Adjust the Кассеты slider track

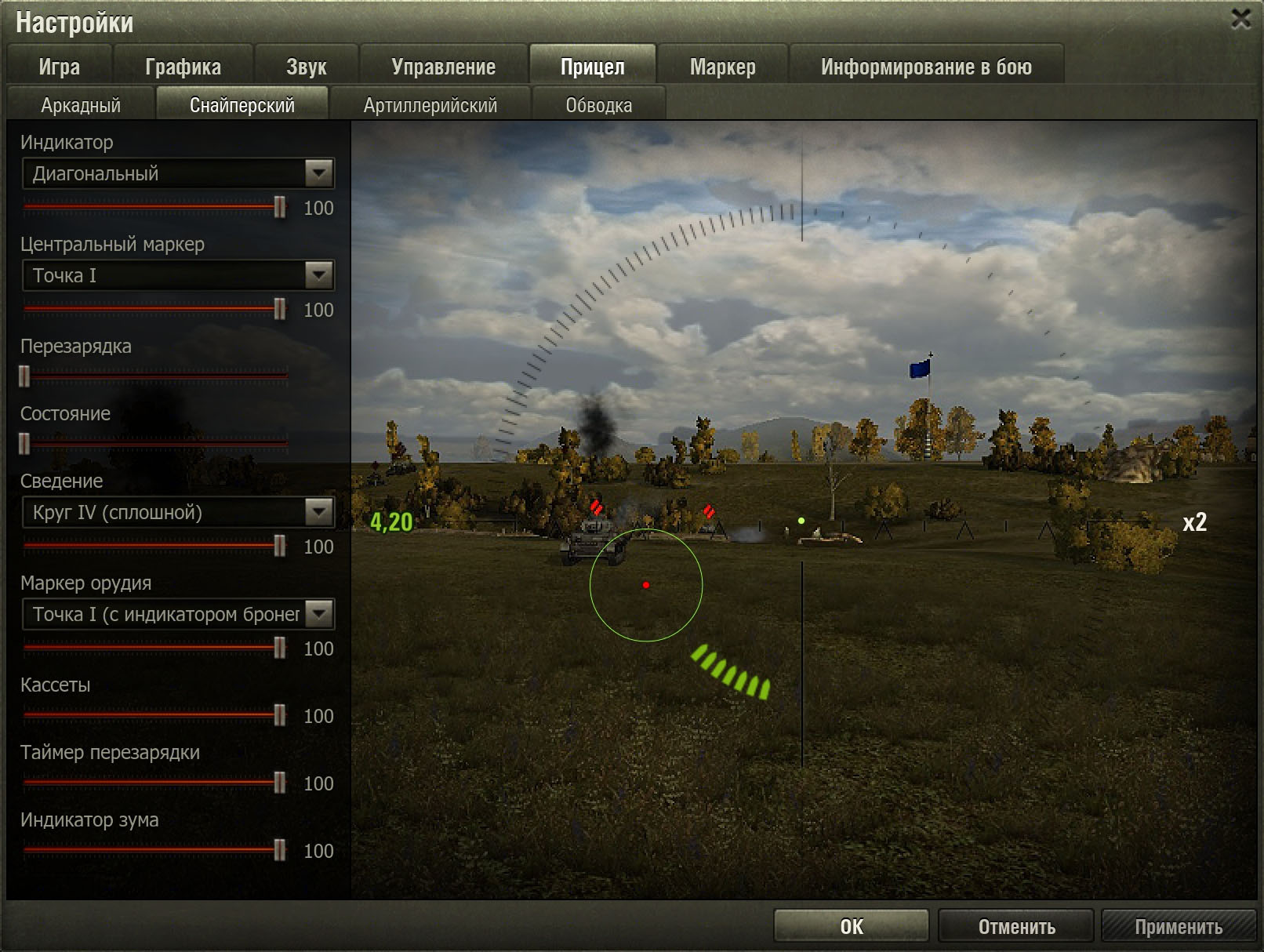click(x=153, y=715)
